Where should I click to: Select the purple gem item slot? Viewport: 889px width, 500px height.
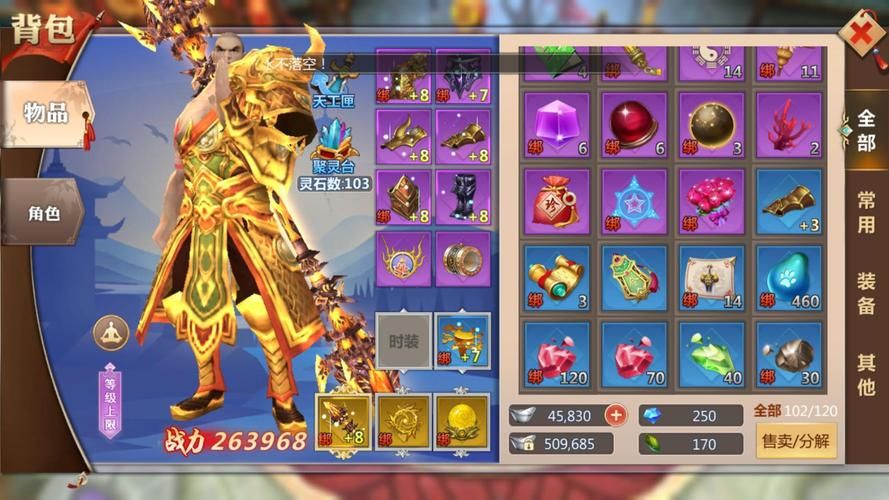557,125
